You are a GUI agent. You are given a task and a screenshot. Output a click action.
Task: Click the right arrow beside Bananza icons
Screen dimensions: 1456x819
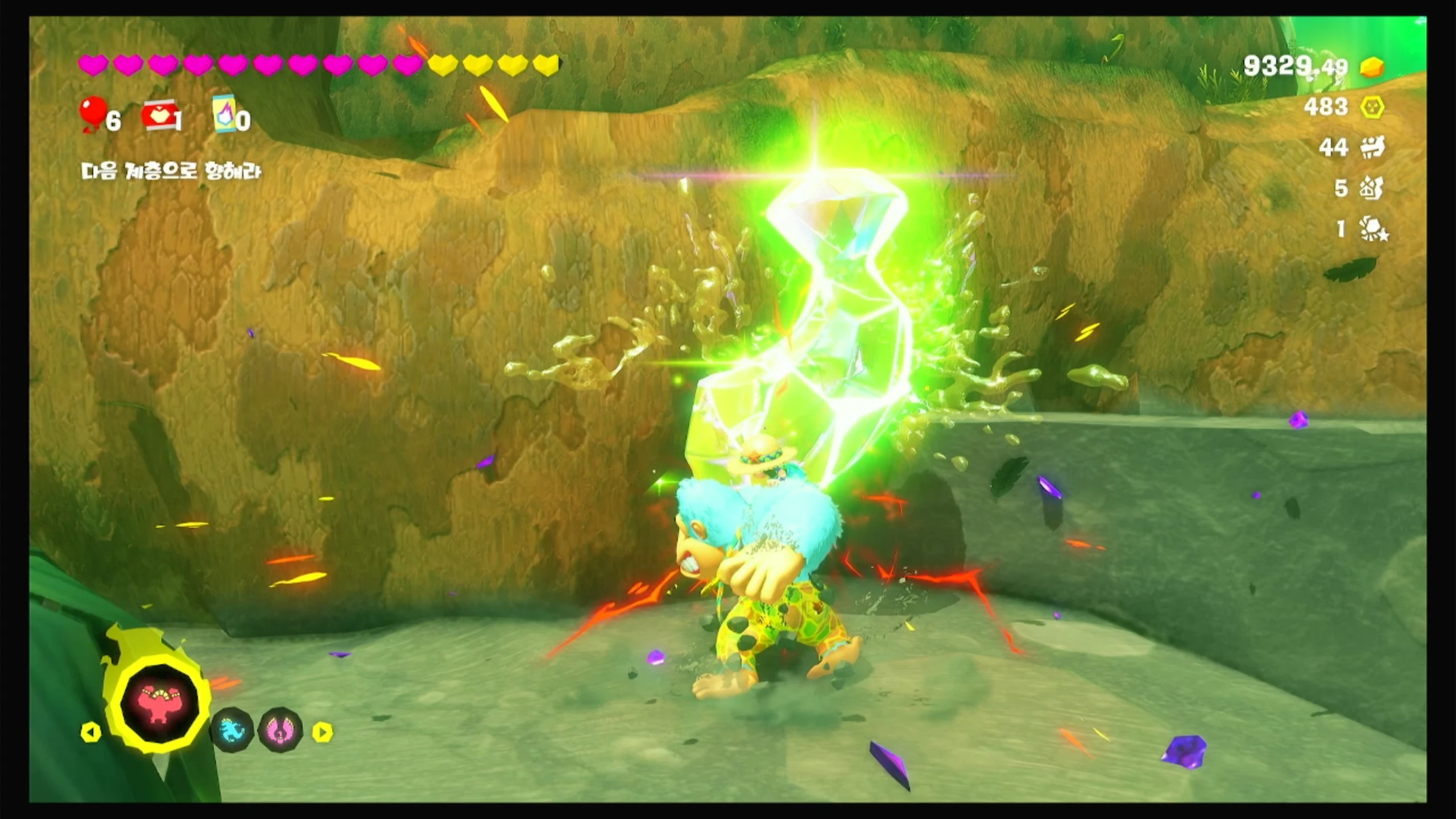[x=322, y=732]
